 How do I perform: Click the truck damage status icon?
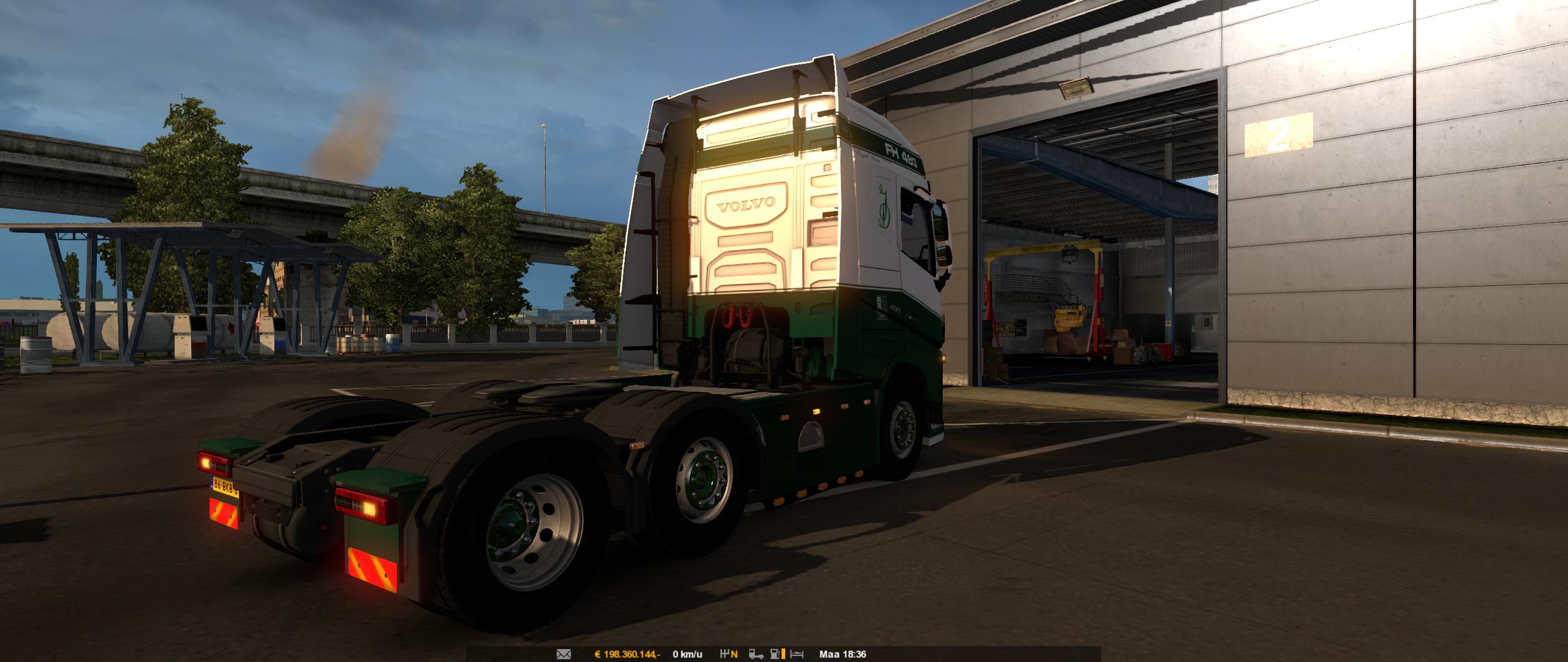click(x=756, y=655)
